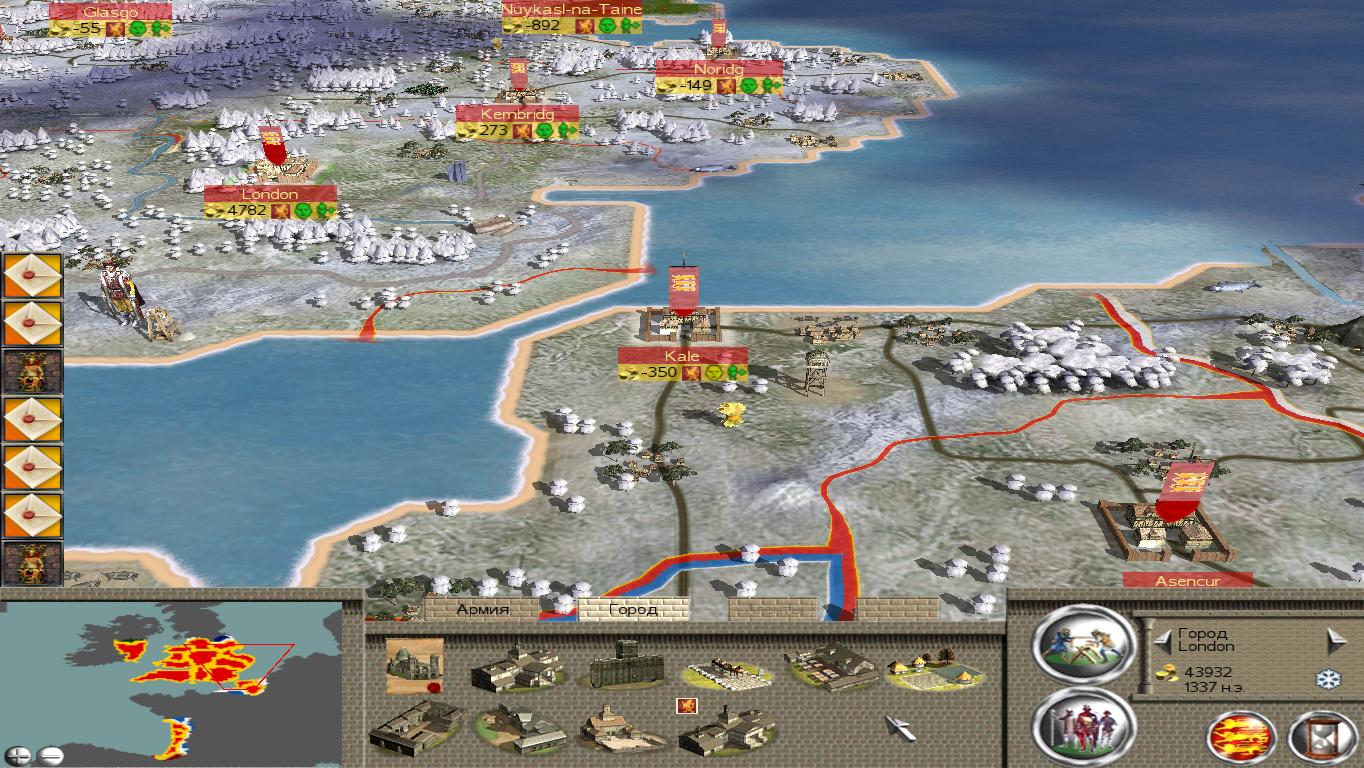Open the Noridg settlement label
The width and height of the screenshot is (1364, 768).
(719, 70)
